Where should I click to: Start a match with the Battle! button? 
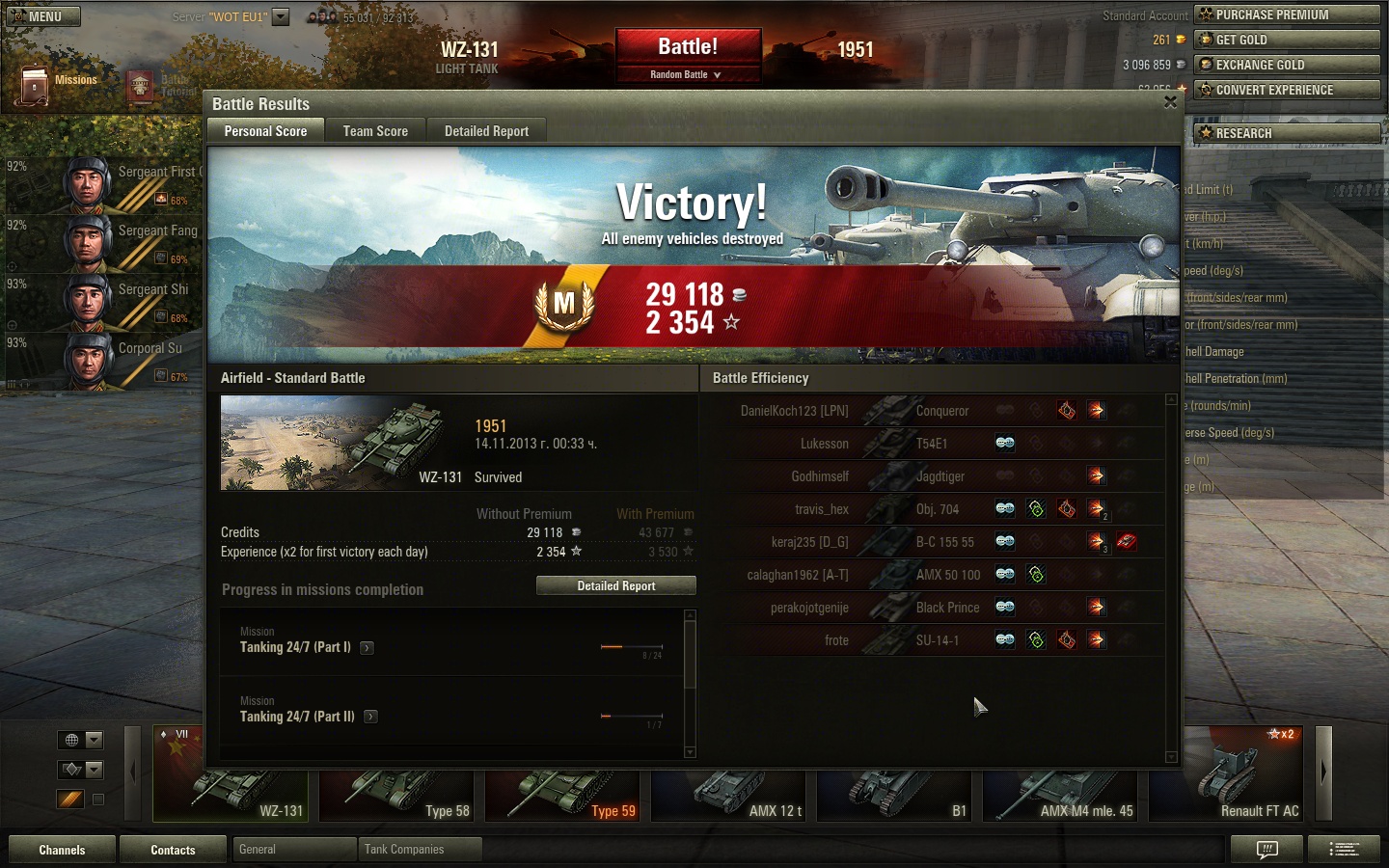pyautogui.click(x=688, y=46)
